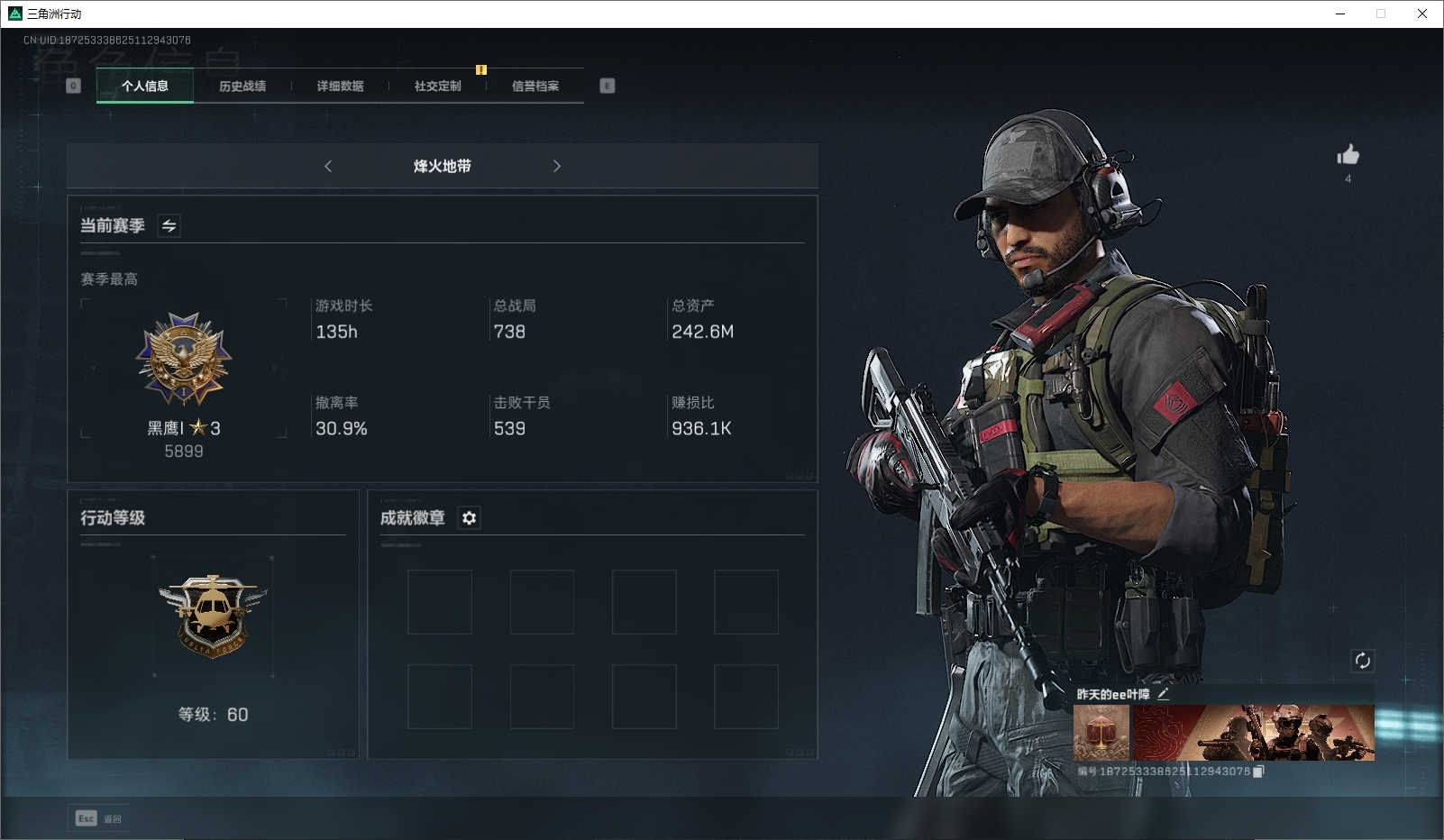1444x840 pixels.
Task: Minimize the 三角洲行动 window
Action: [x=1340, y=14]
